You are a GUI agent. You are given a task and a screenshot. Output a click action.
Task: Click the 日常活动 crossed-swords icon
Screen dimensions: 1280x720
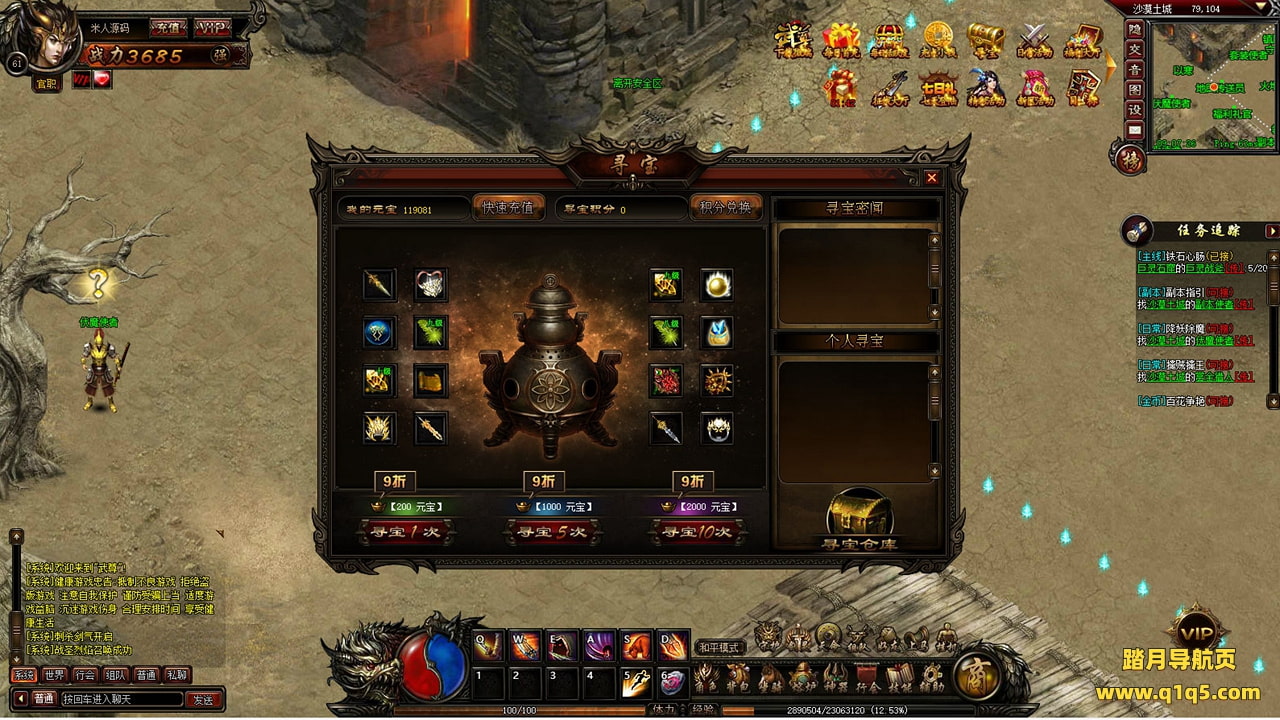1033,42
